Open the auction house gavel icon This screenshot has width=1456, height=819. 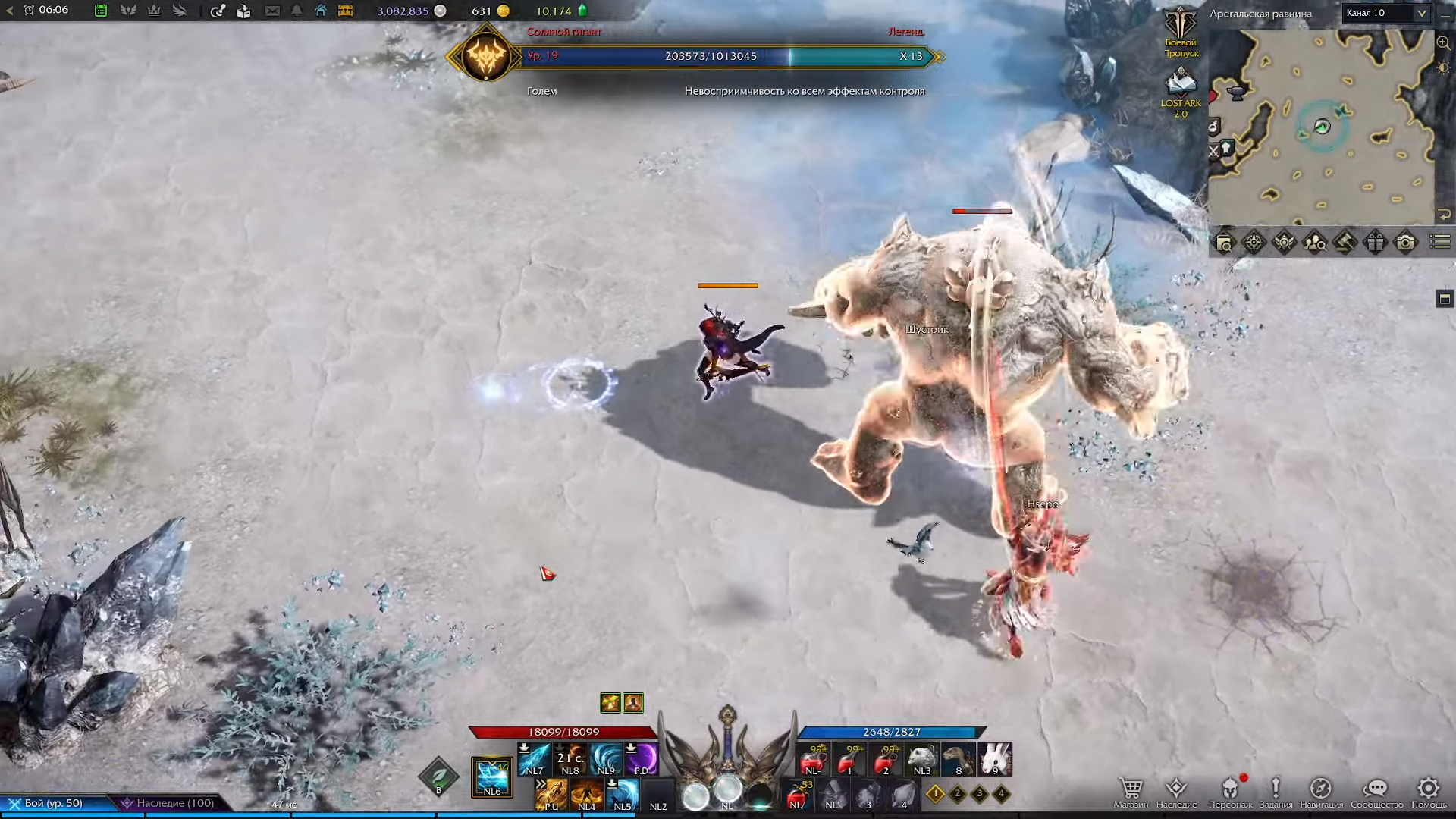(x=1344, y=243)
